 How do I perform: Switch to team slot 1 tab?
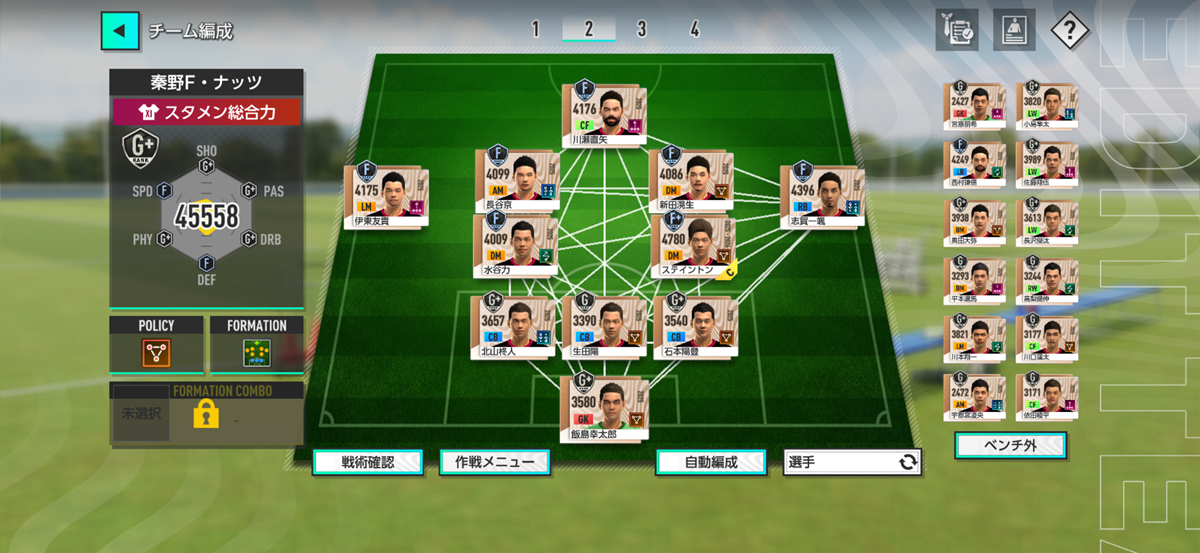coord(535,29)
